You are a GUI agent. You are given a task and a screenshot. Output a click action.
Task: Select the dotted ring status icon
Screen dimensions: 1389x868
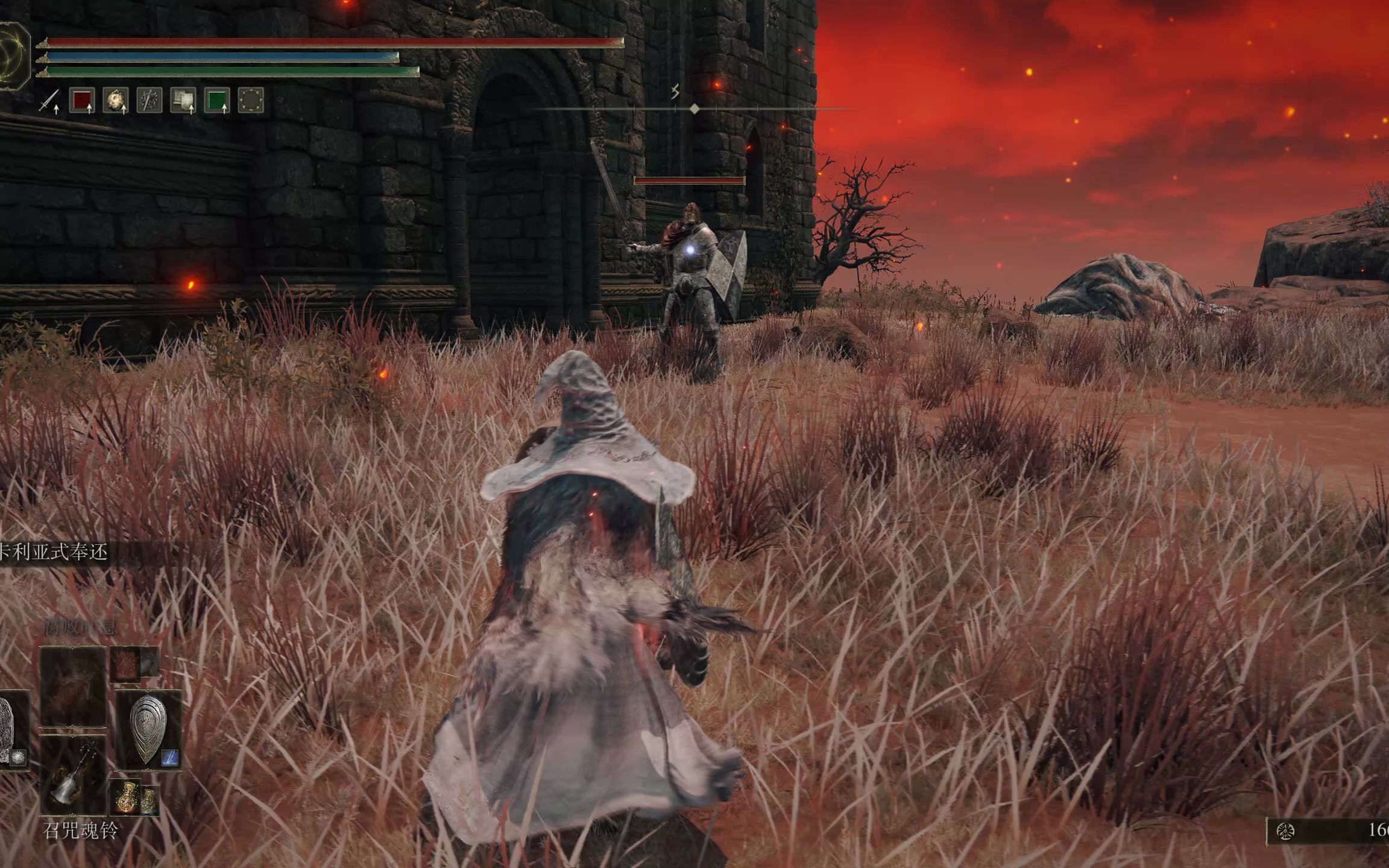click(251, 101)
